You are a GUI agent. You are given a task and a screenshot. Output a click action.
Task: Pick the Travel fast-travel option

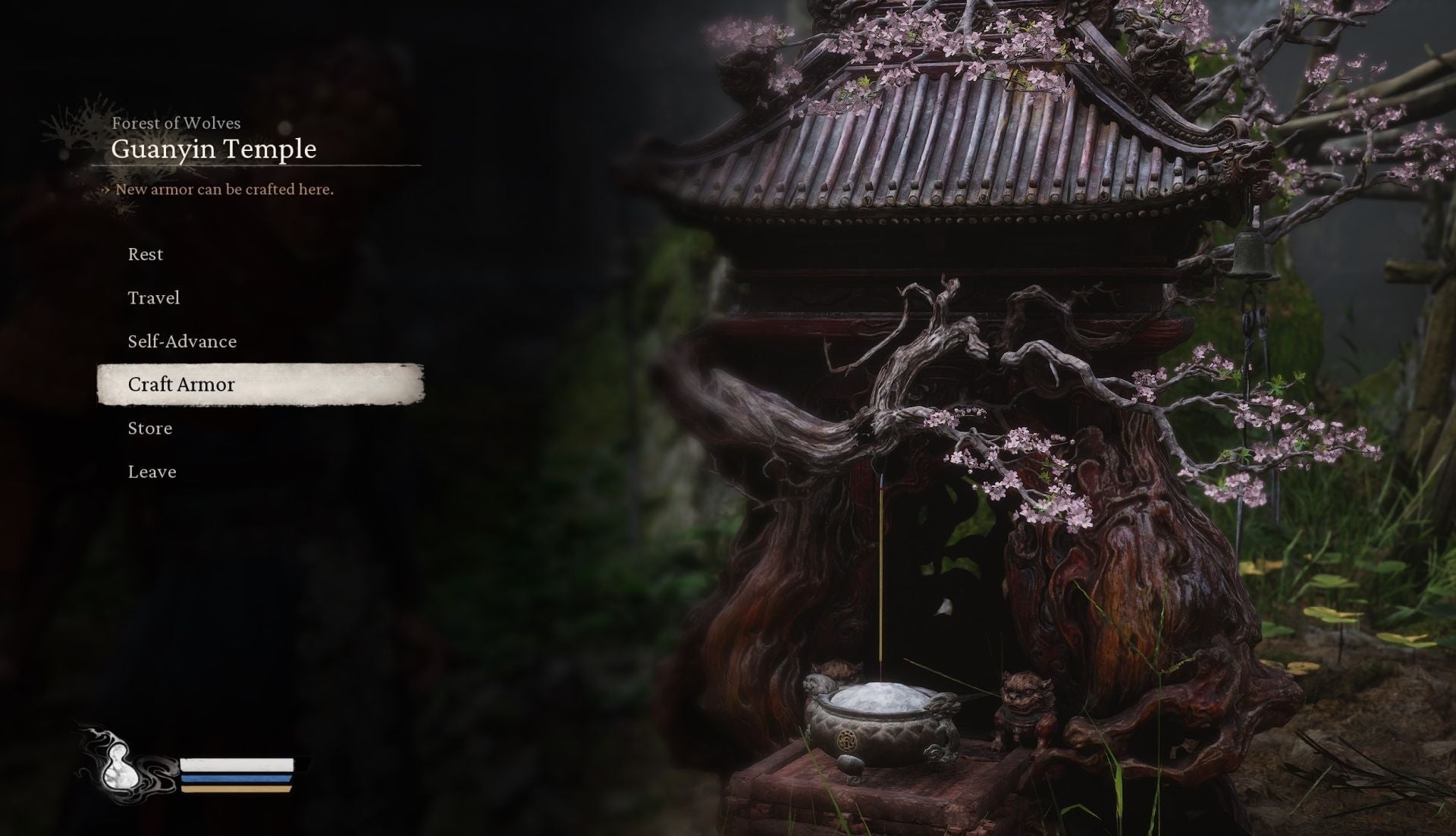click(154, 297)
